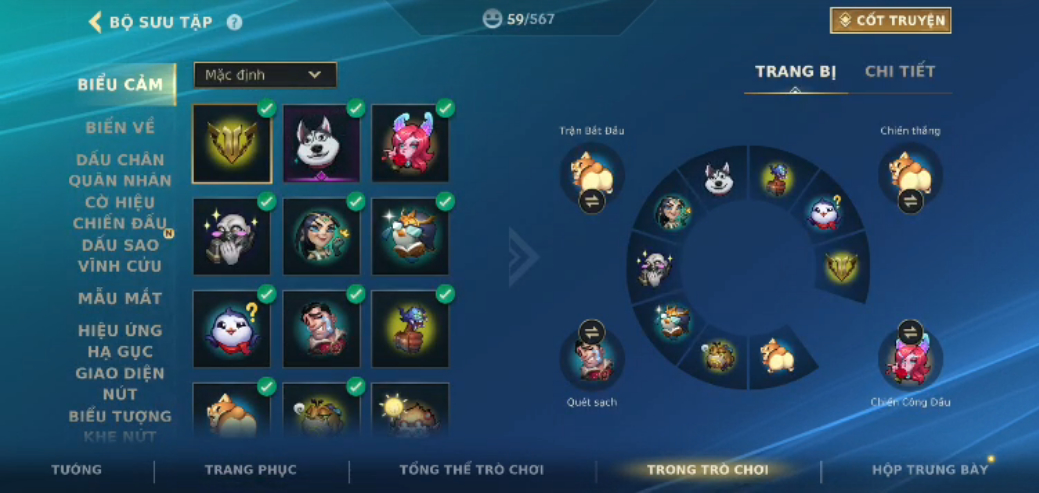
Task: Open the Cốt Truyện button
Action: 890,21
